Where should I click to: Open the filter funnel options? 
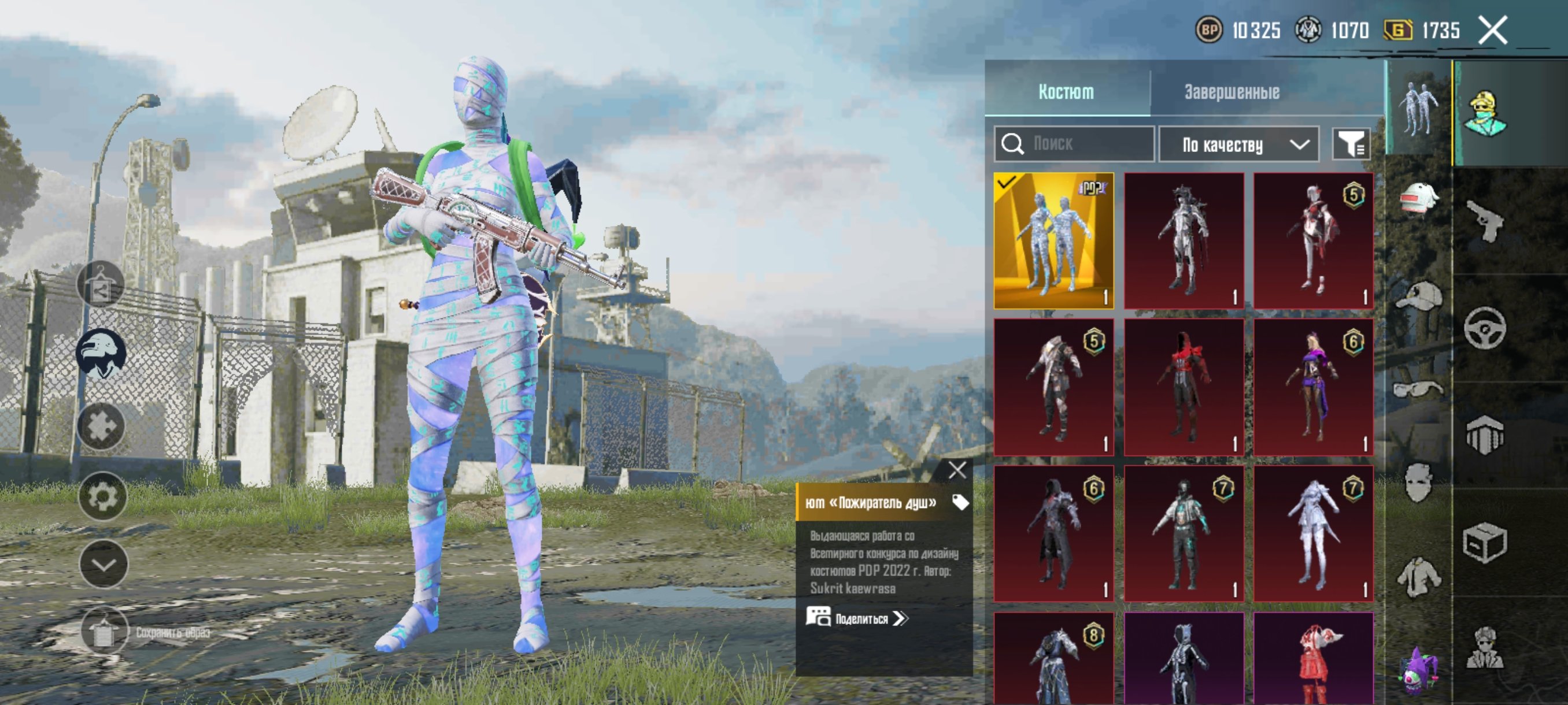pyautogui.click(x=1351, y=145)
